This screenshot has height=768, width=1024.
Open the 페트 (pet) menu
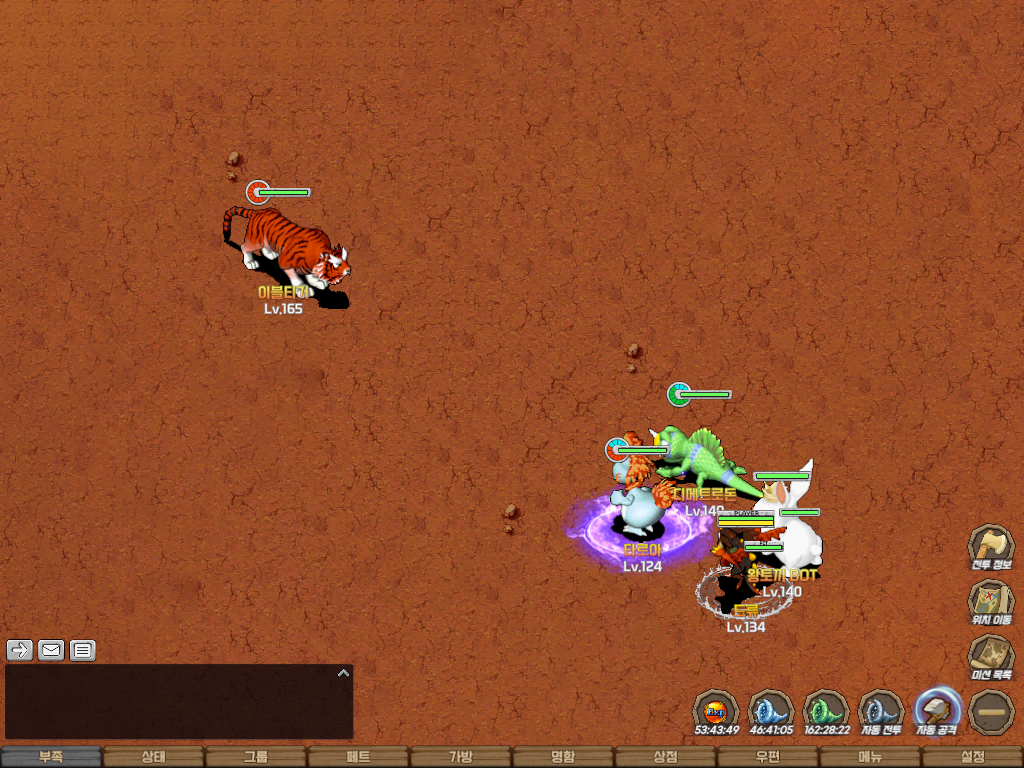click(x=358, y=757)
